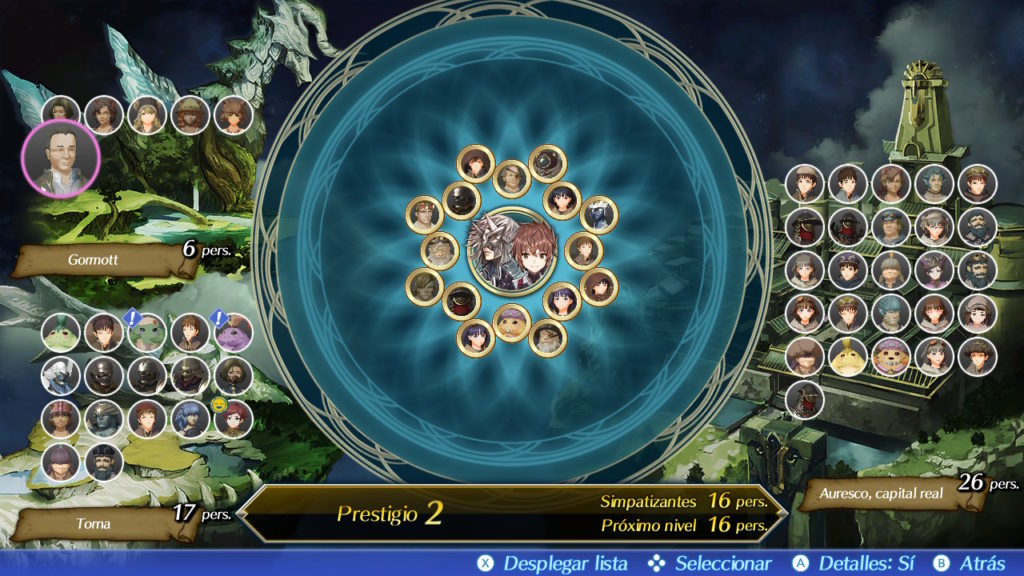Choose the purple-haired girl with horns in Auresco
This screenshot has width=1024, height=576.
click(x=934, y=269)
